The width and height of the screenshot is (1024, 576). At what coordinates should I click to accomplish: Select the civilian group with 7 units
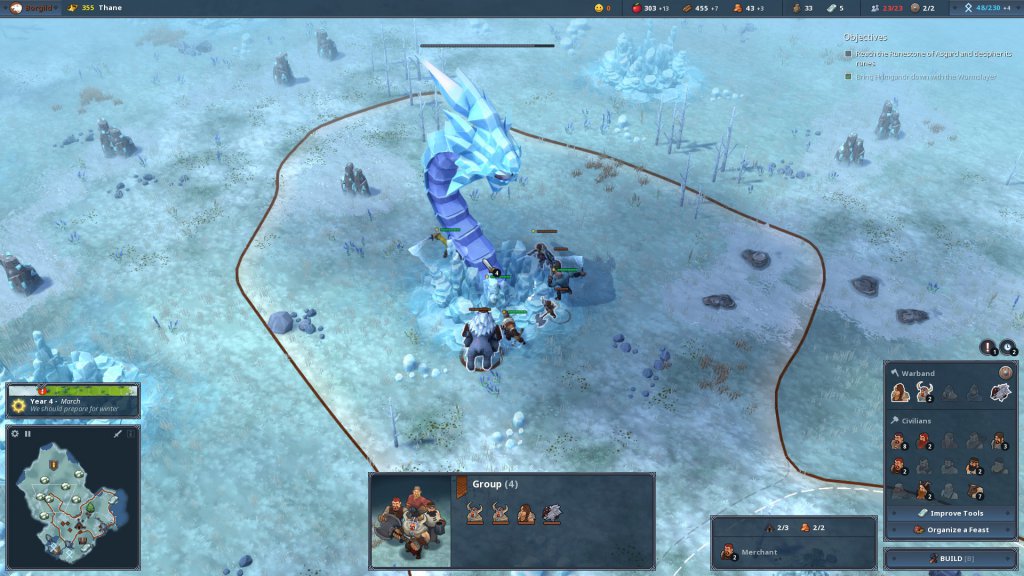click(x=973, y=491)
